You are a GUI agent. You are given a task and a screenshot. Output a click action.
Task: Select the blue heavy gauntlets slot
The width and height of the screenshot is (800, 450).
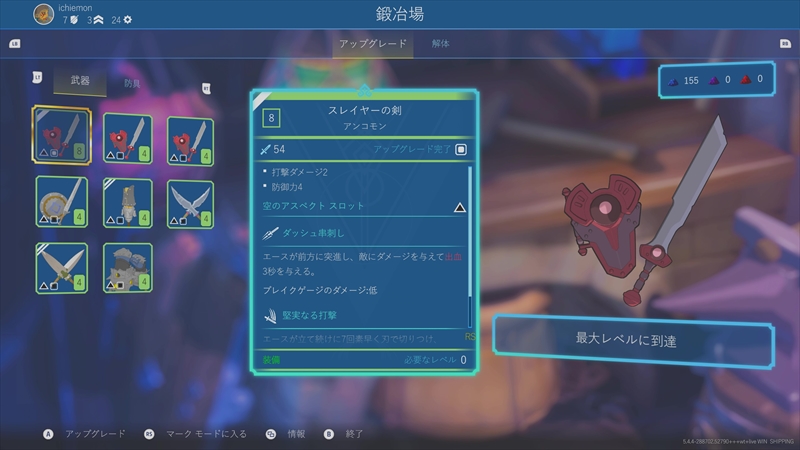click(x=128, y=267)
